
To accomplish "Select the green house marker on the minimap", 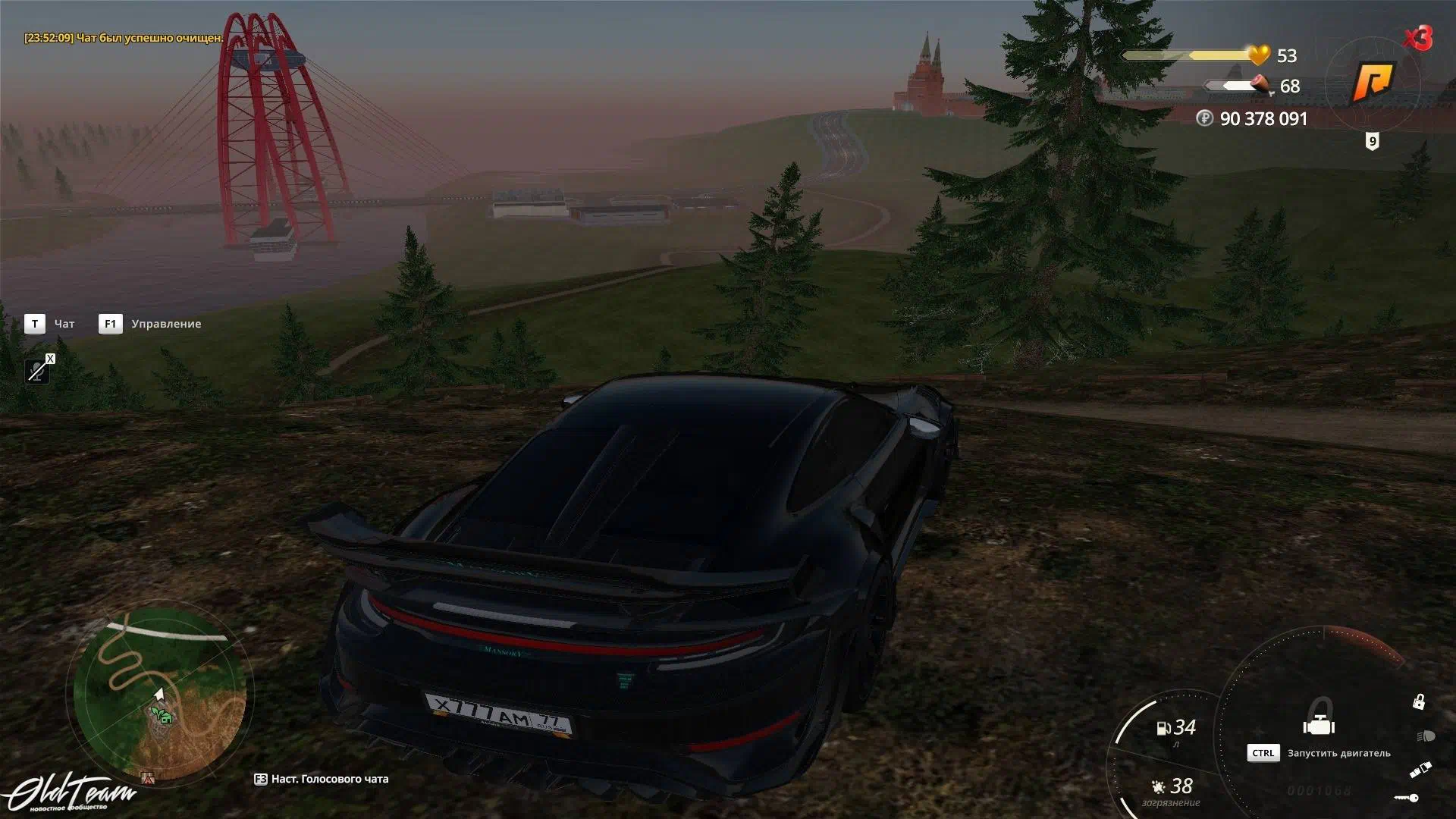I will (x=161, y=715).
